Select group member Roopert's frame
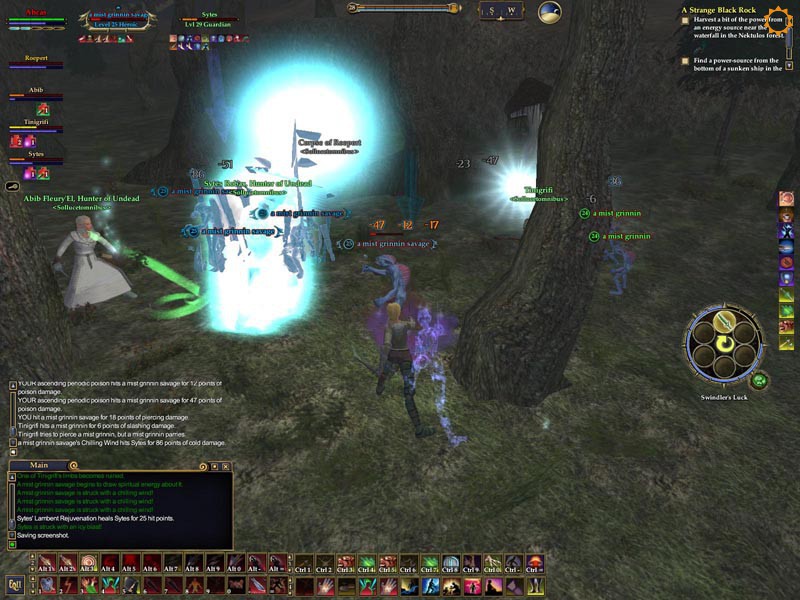Screen dimensions: 800x600 [x=36, y=64]
